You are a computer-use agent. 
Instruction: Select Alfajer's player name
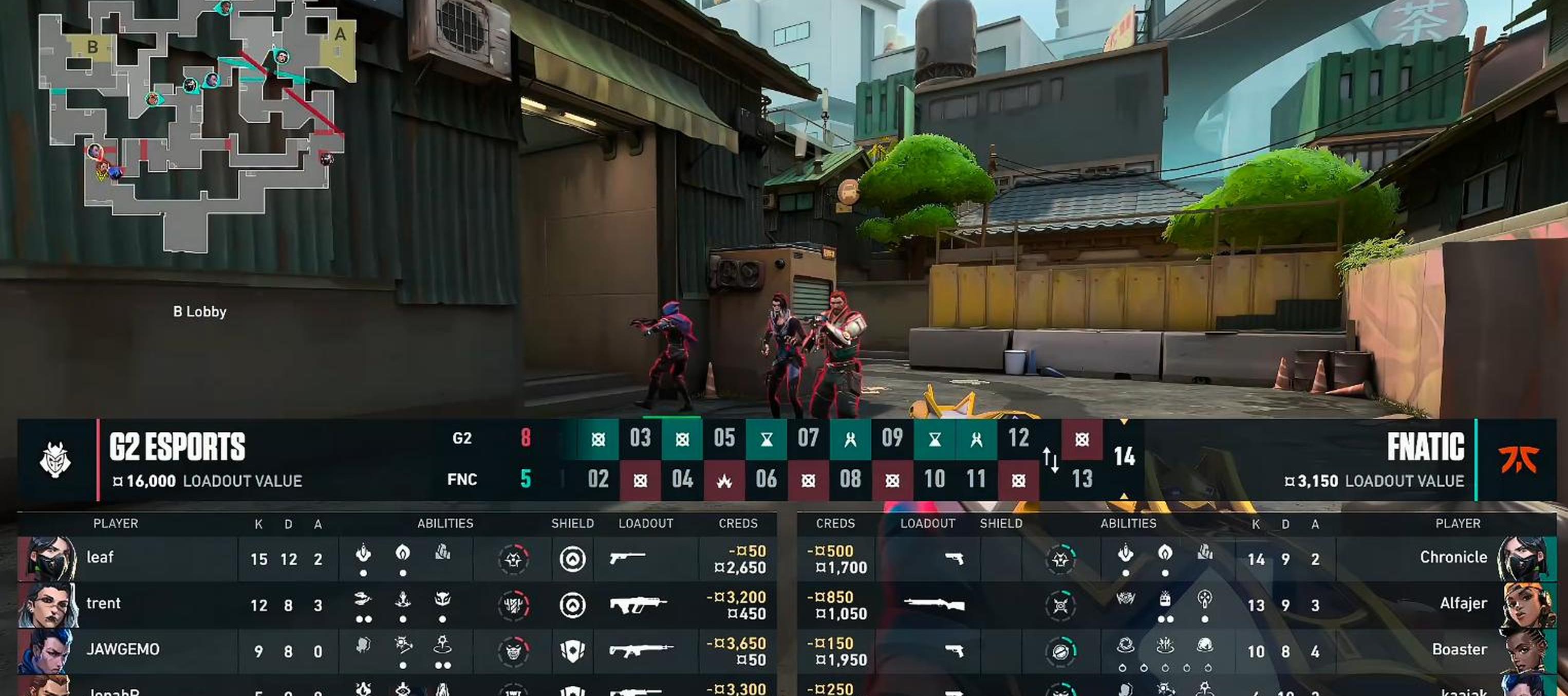pos(1463,603)
